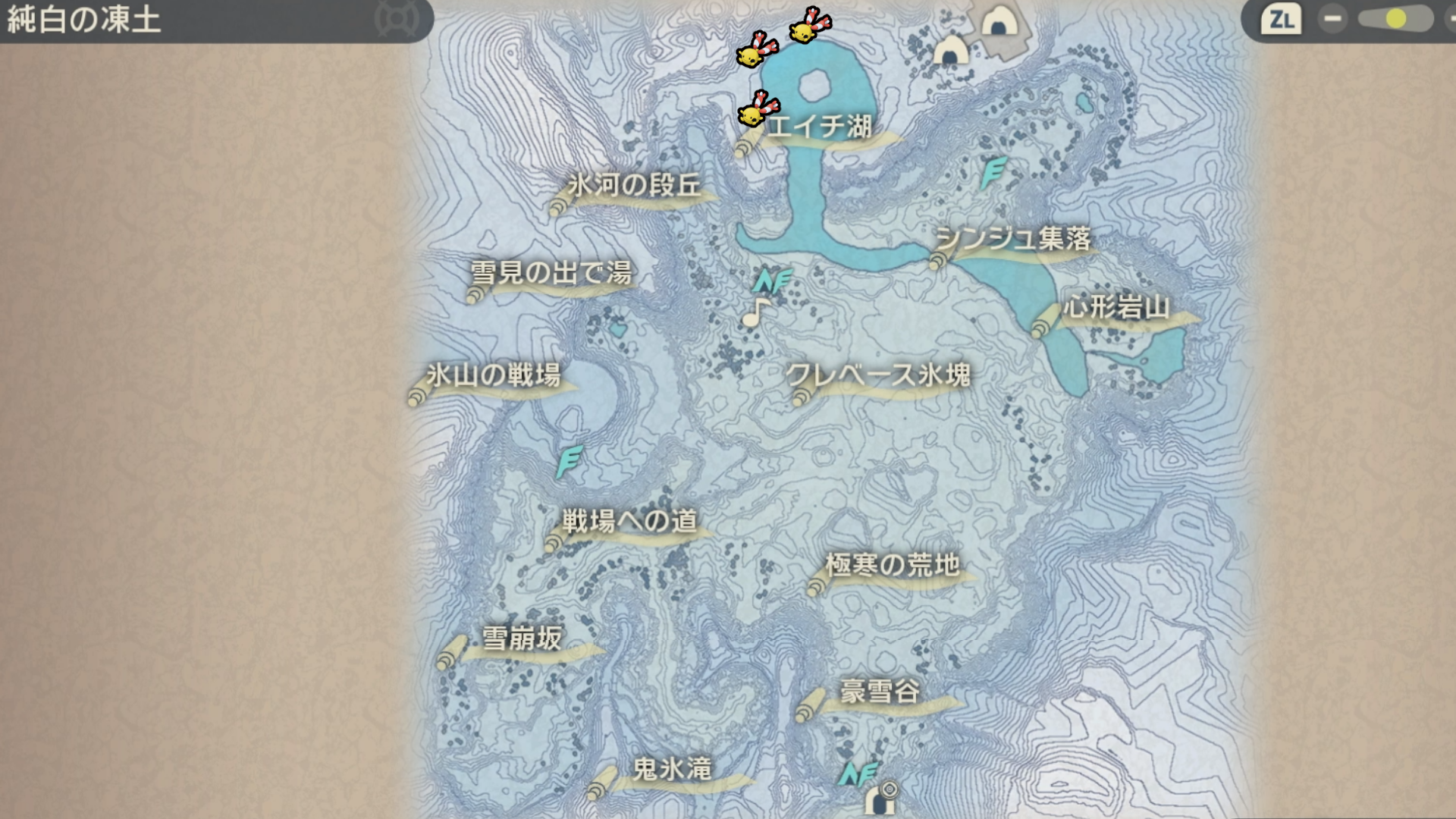Click the 戦場への道 location label
1456x819 pixels.
[629, 522]
